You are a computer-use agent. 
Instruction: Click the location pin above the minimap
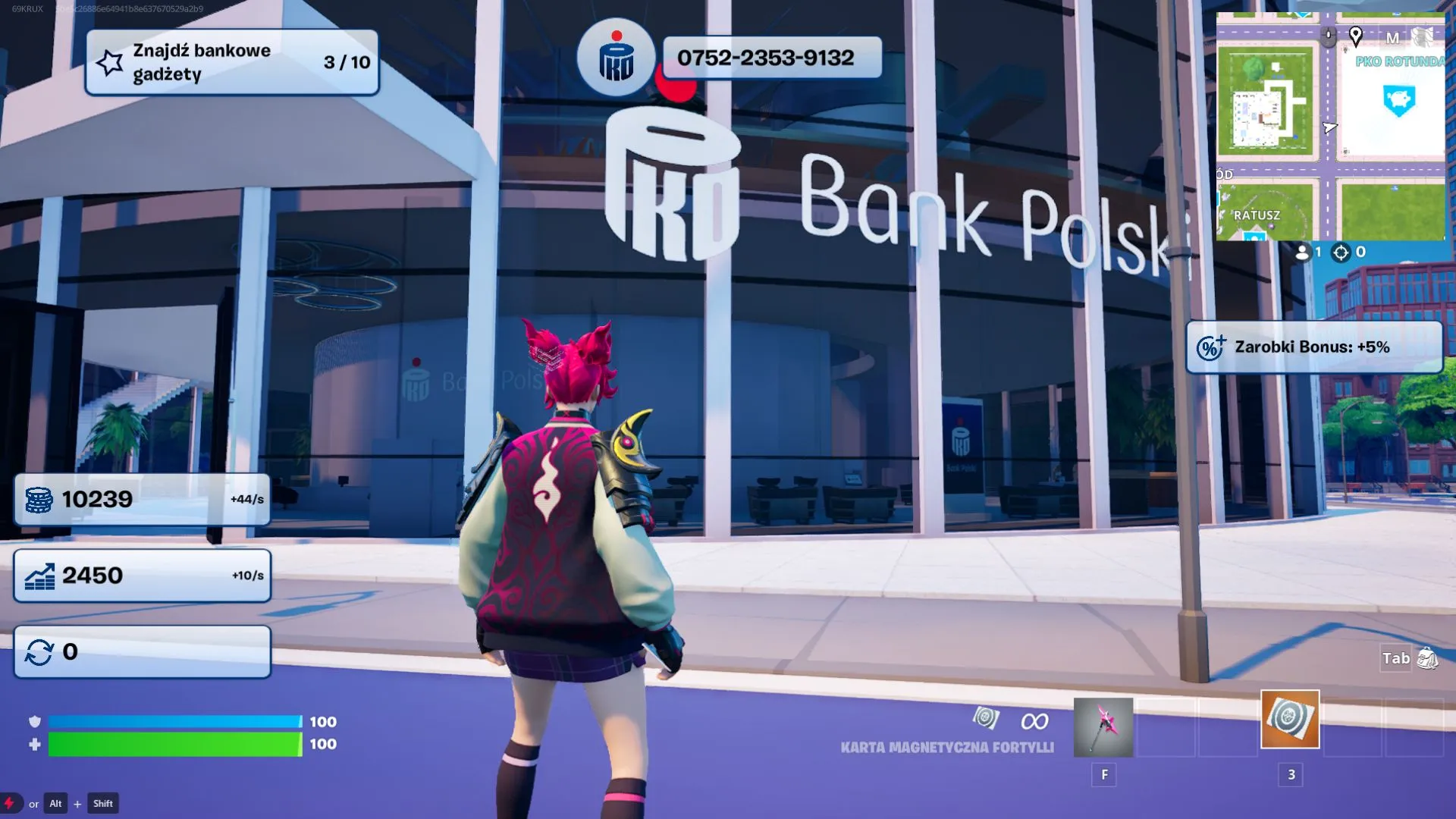click(x=1356, y=36)
